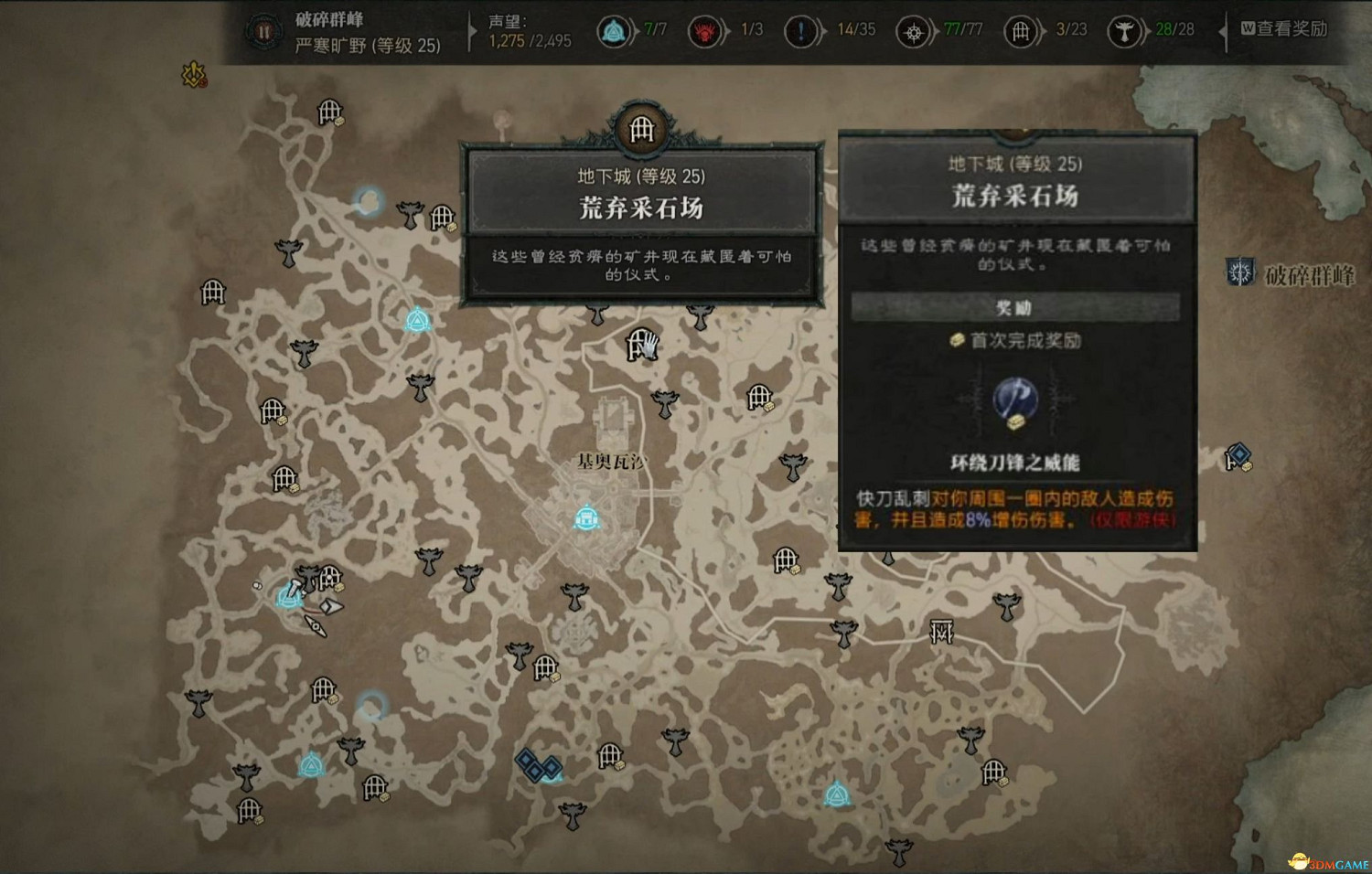This screenshot has width=1372, height=874.
Task: Click the waypoints counter icon showing 7/7
Action: tap(612, 29)
